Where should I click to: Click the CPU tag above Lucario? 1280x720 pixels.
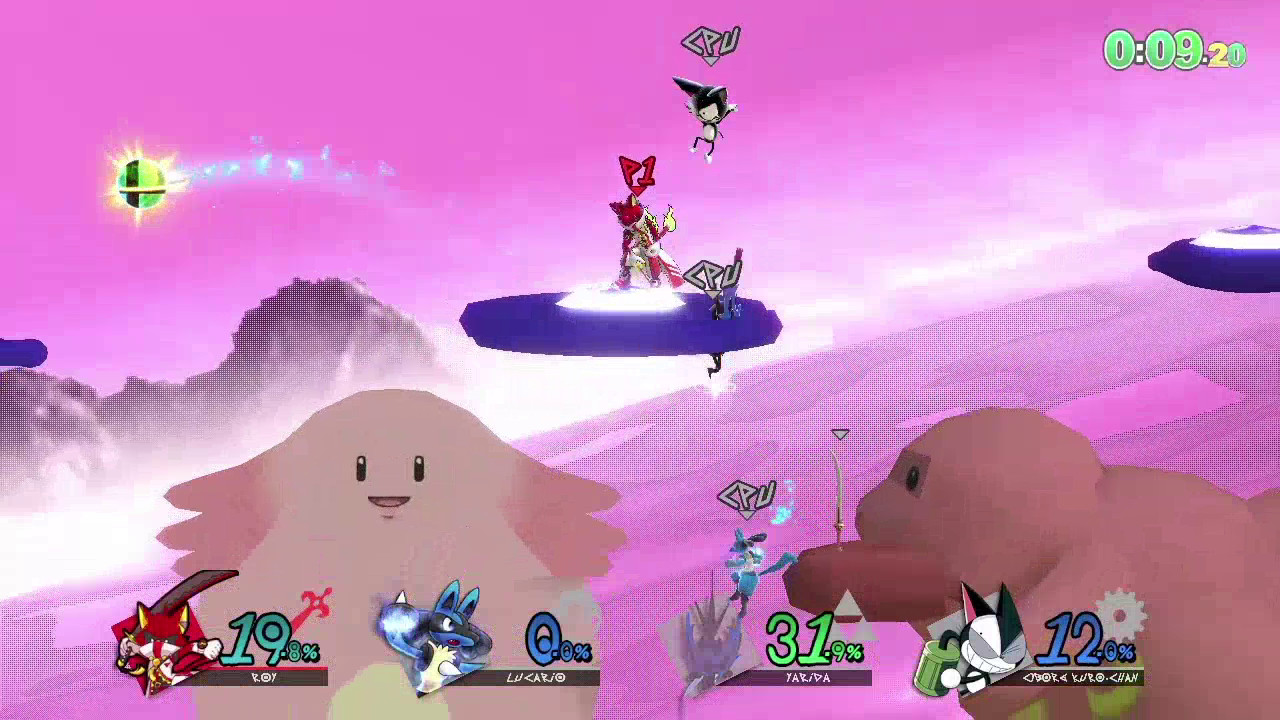(x=745, y=493)
